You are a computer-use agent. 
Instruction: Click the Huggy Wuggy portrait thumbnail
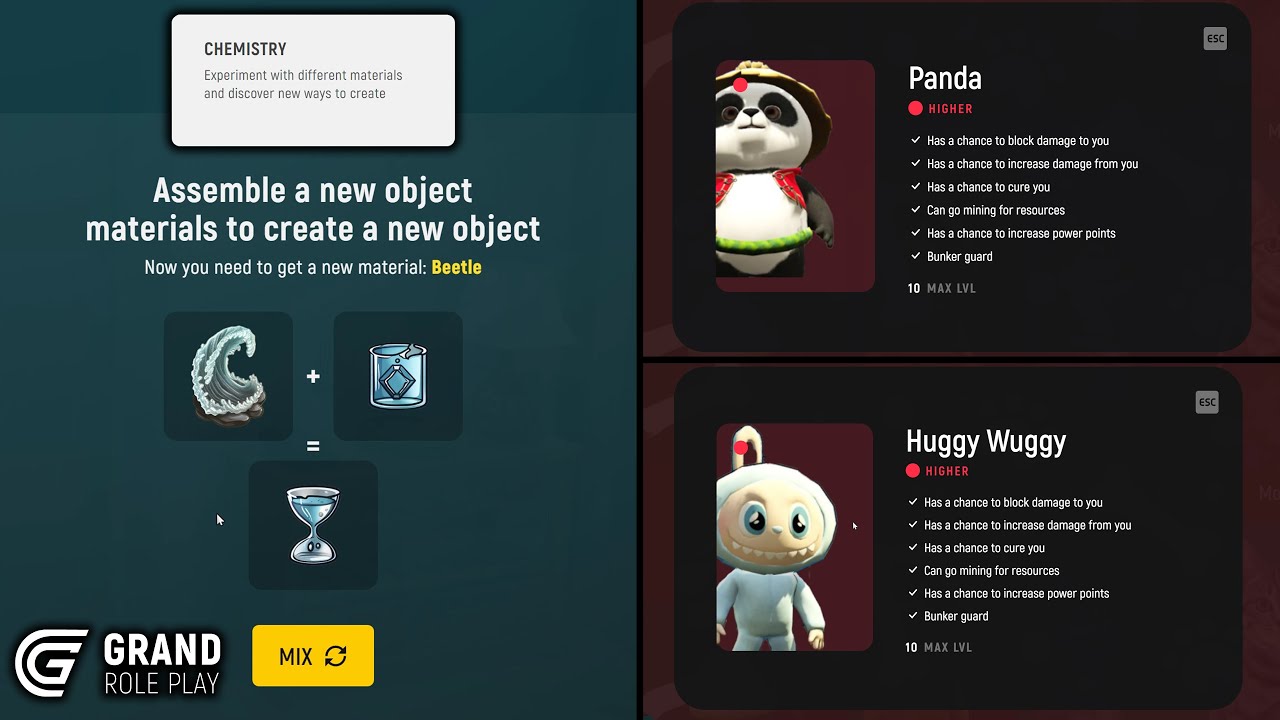click(x=794, y=537)
